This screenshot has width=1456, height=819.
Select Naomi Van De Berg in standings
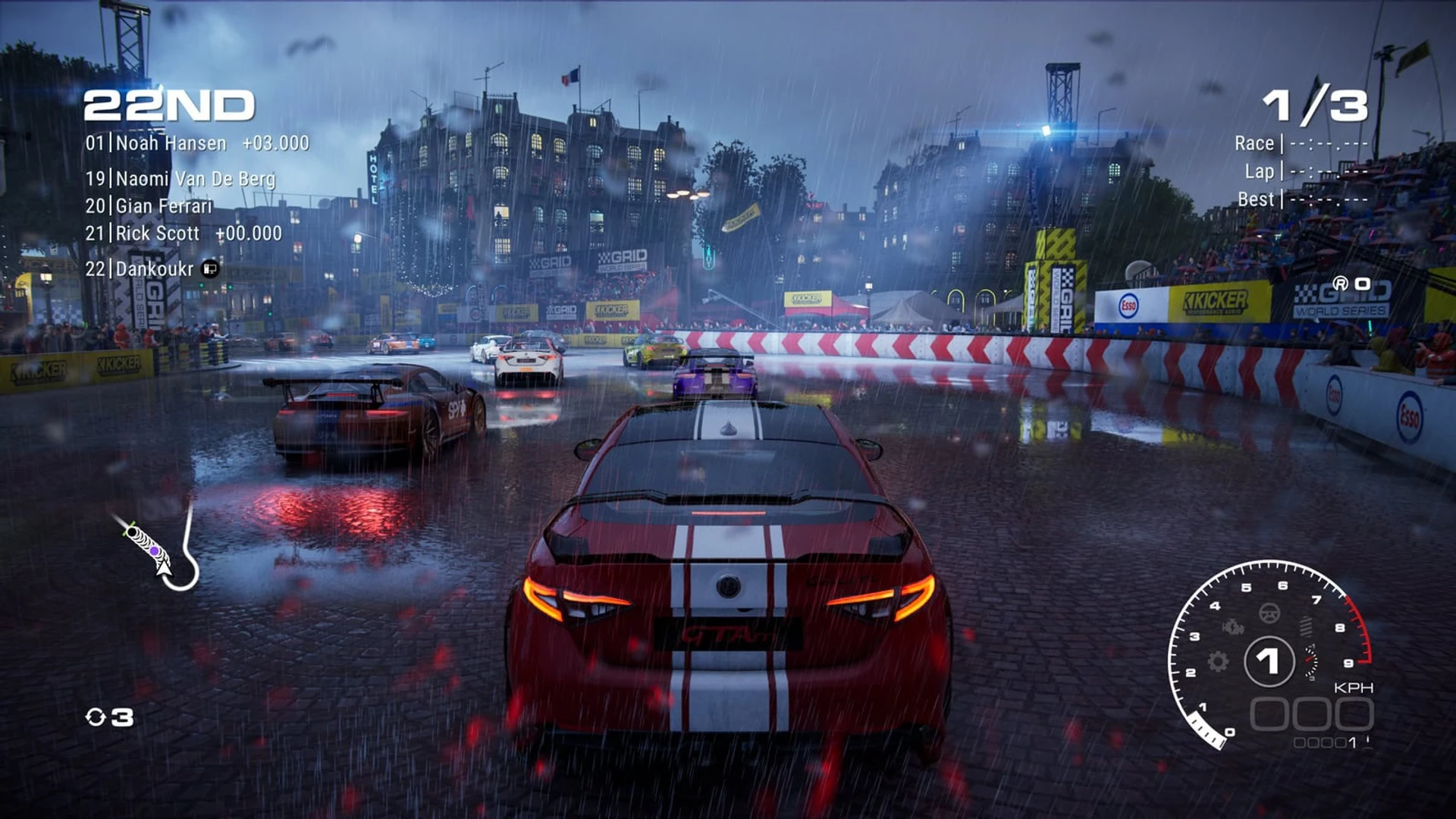click(180, 179)
